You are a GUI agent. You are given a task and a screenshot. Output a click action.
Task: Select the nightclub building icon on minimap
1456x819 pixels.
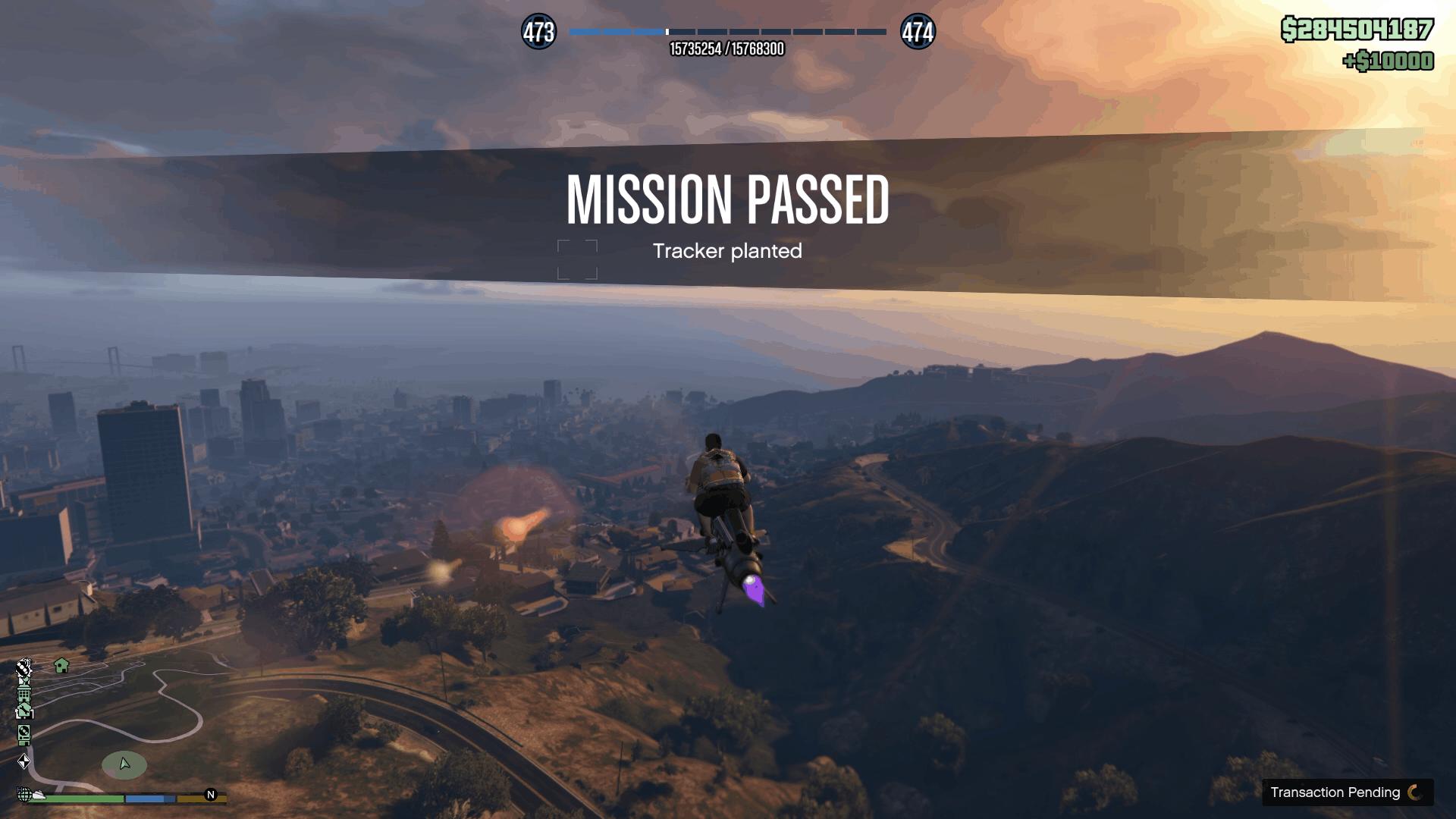click(24, 694)
